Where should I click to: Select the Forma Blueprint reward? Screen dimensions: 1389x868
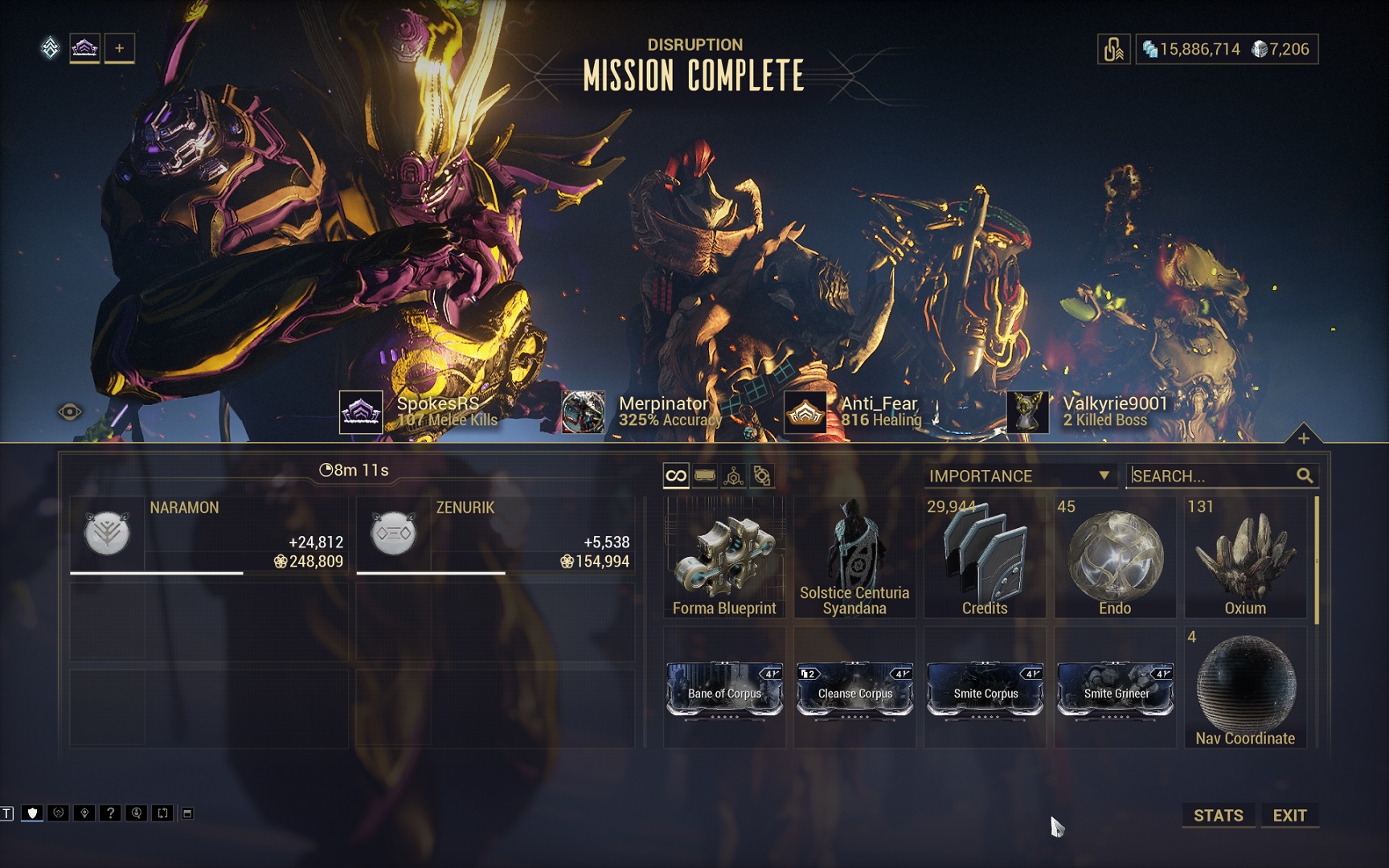724,557
